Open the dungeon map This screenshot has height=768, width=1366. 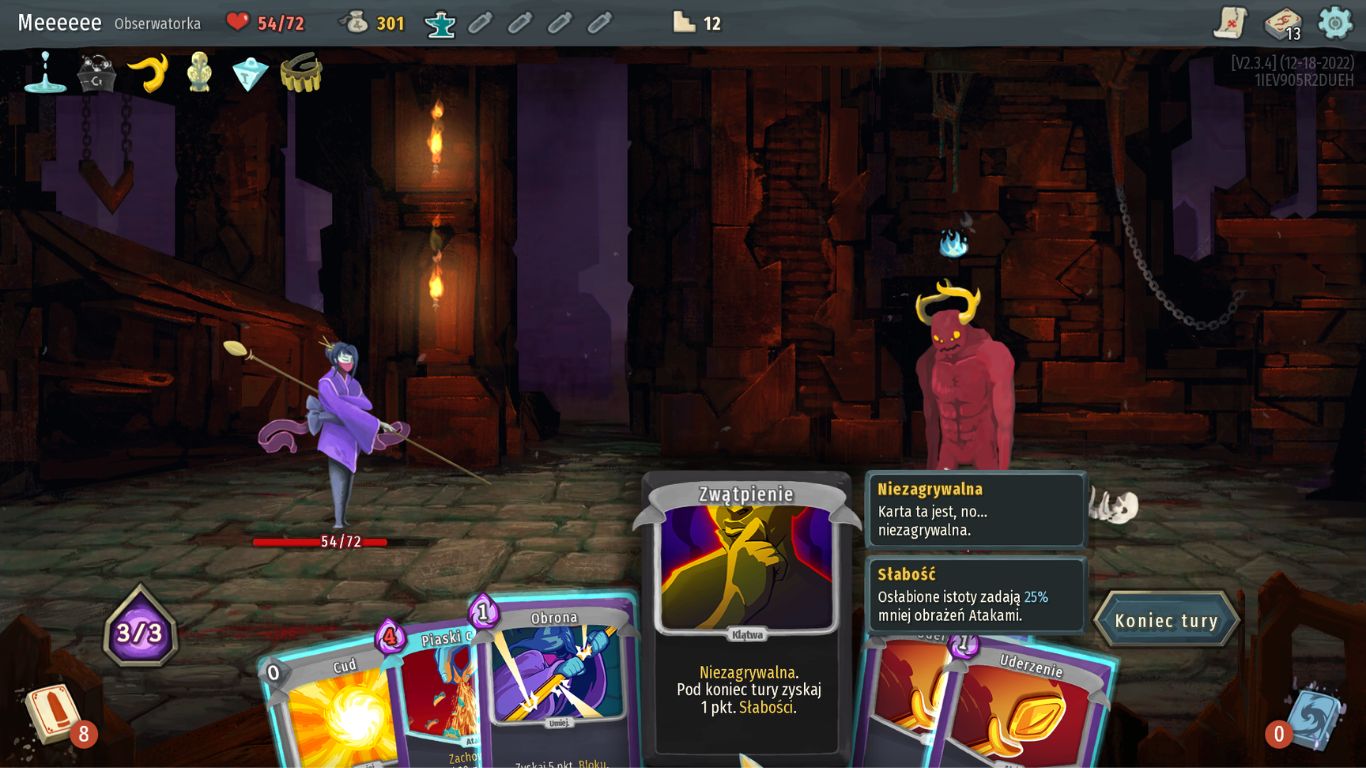1231,22
